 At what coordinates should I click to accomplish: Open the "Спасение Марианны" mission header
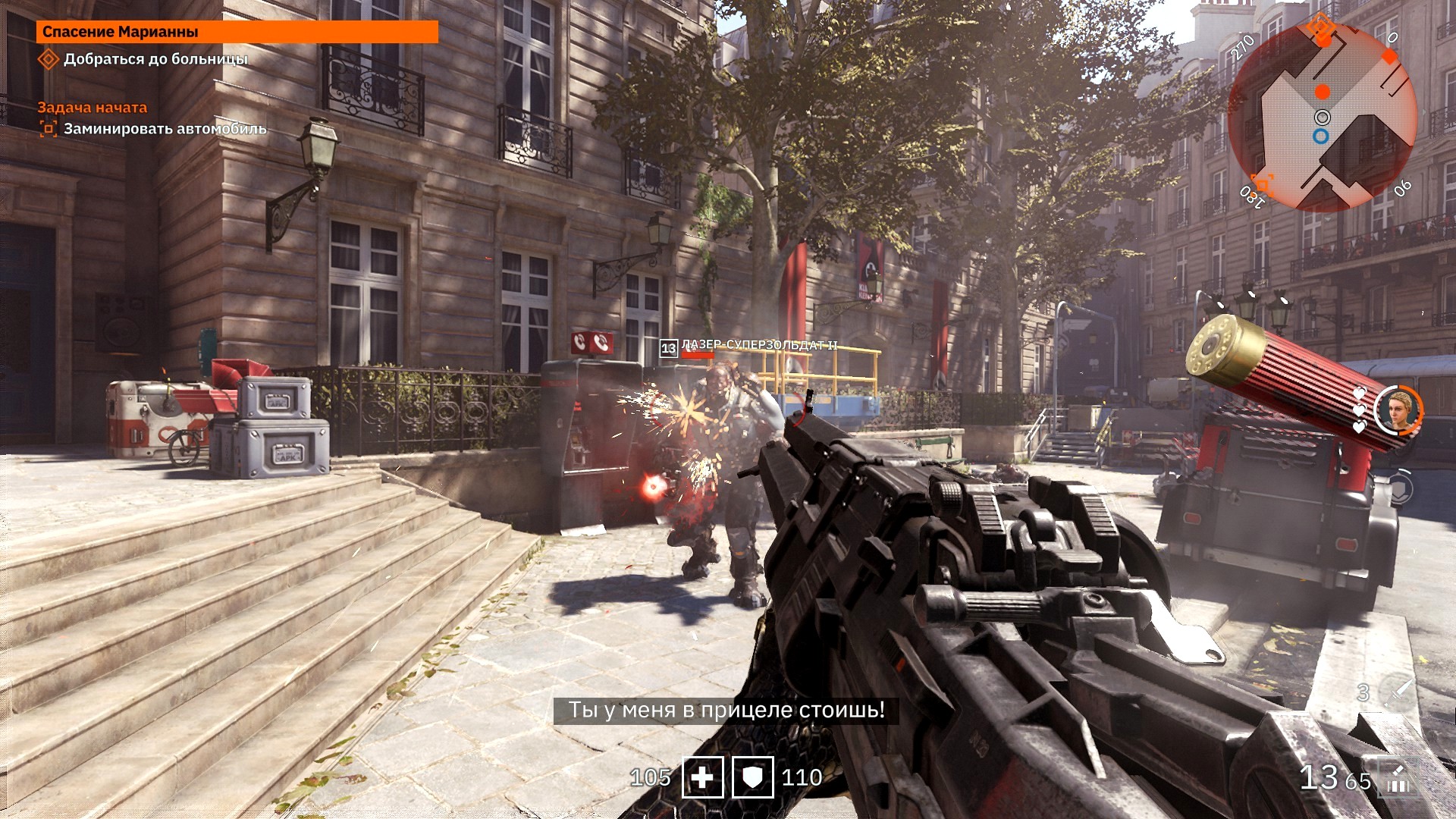coord(237,32)
